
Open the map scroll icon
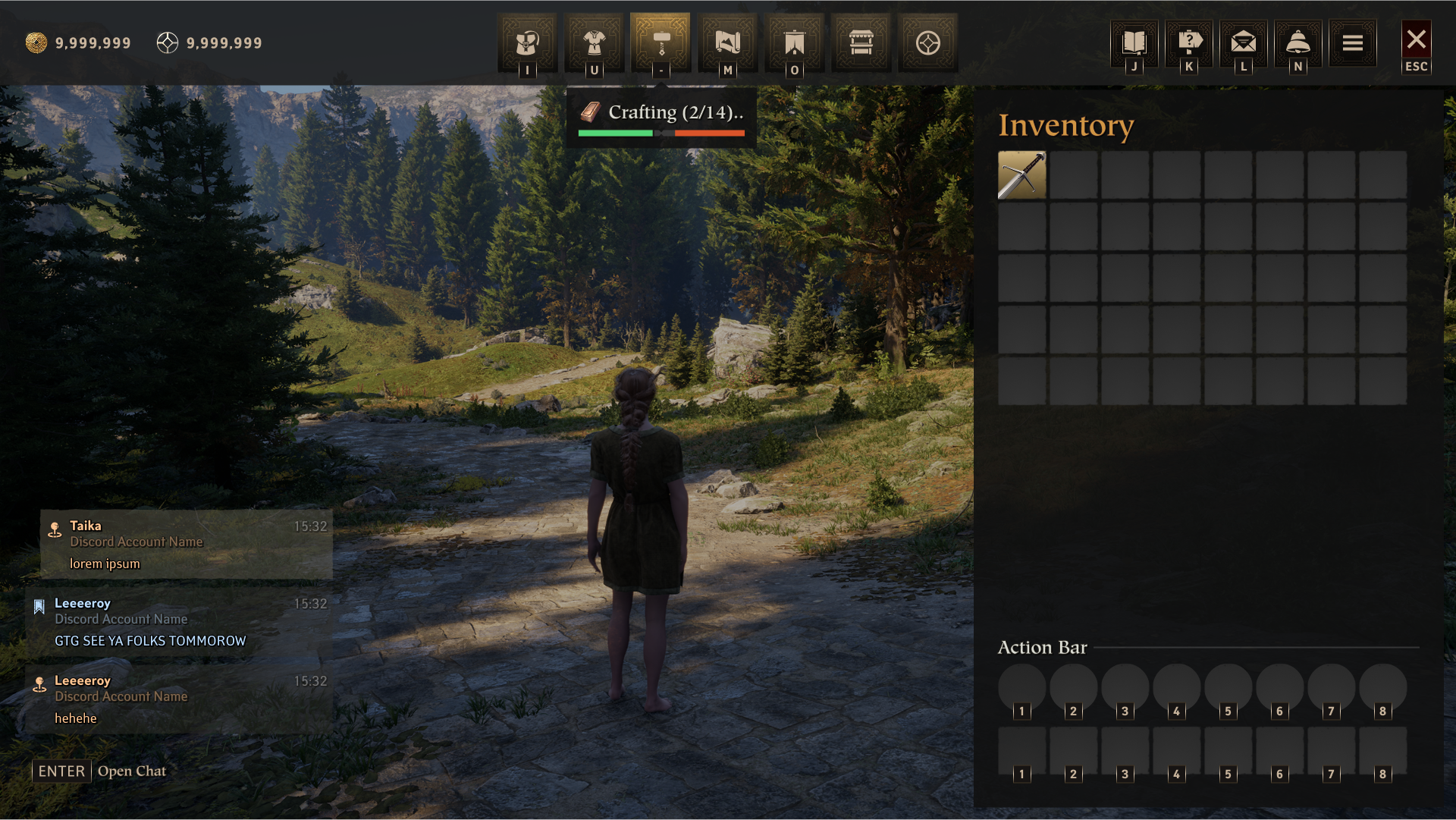point(727,42)
